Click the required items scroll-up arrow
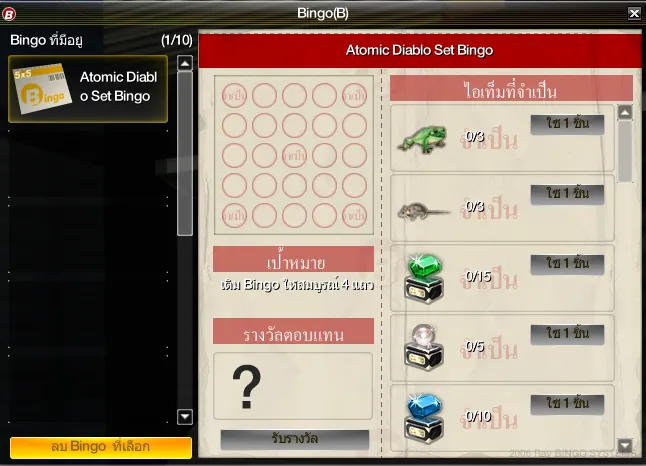 (625, 112)
